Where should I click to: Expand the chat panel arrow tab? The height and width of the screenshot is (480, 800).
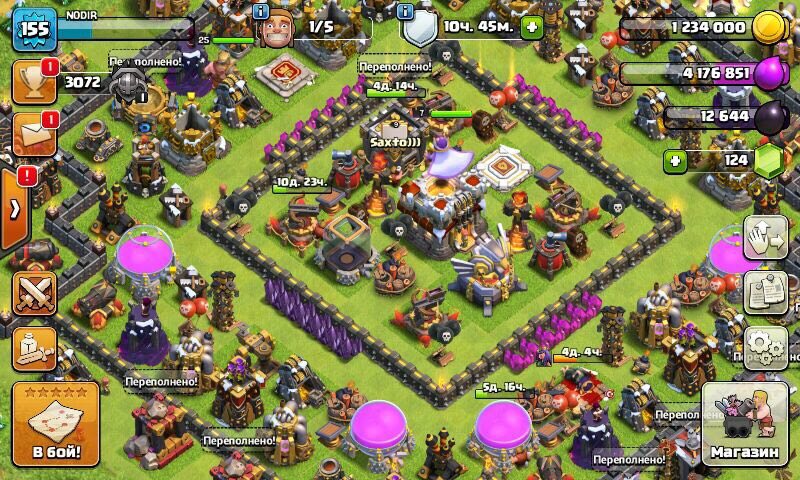[15, 208]
